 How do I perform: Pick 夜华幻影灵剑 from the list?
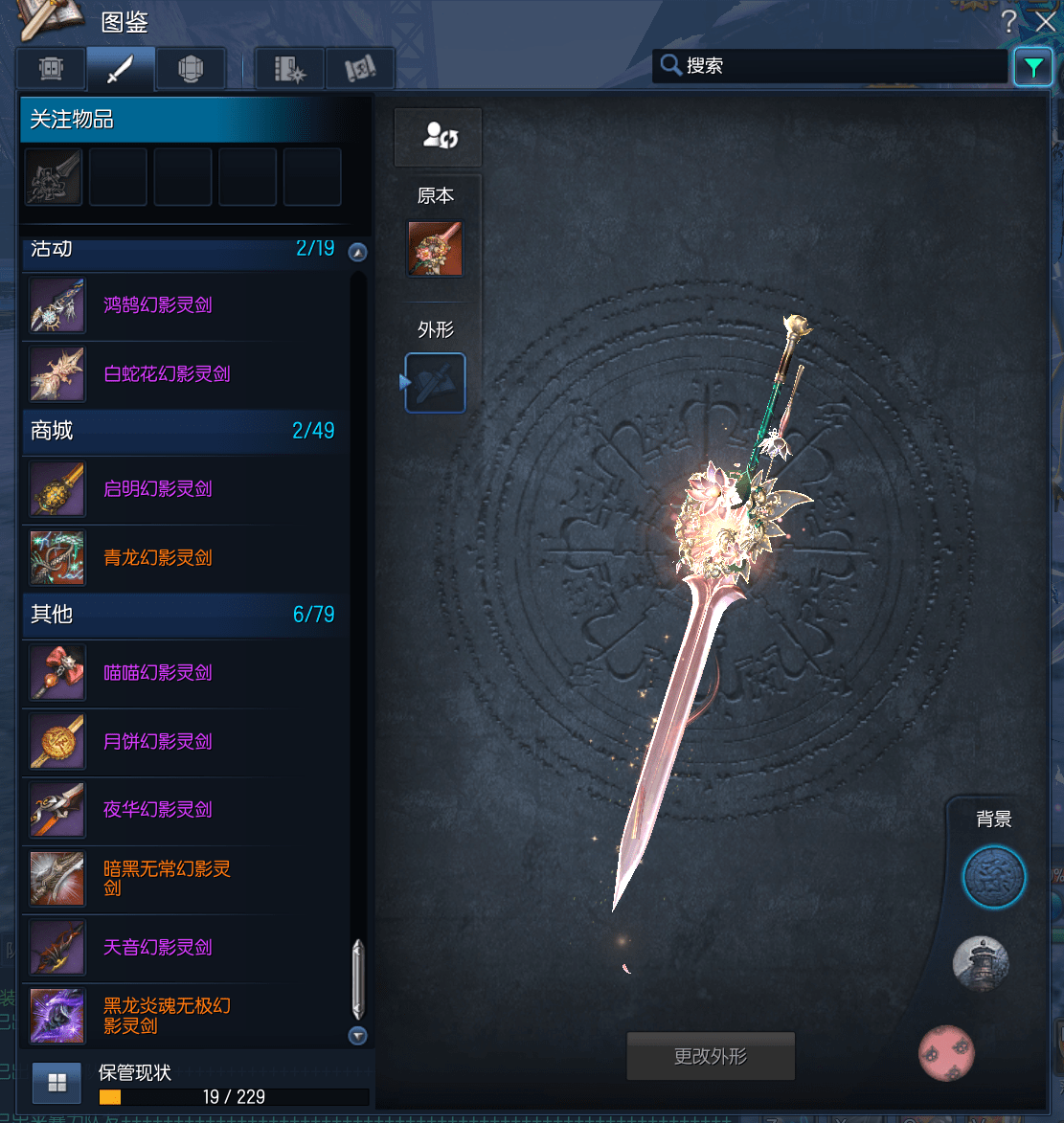coord(158,810)
